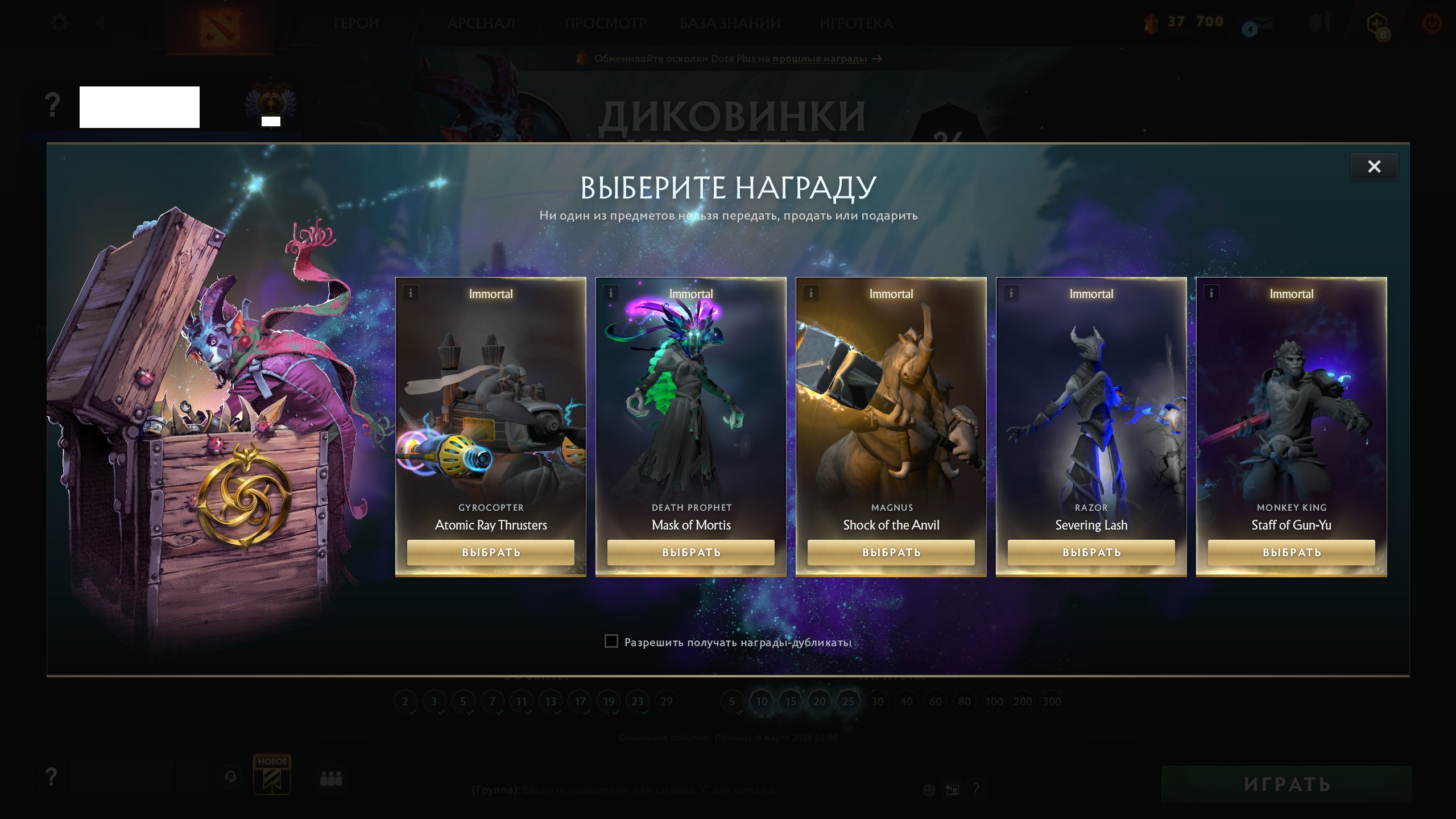Enable the награды-дубликаты checkbox
The image size is (1456, 819).
click(611, 640)
